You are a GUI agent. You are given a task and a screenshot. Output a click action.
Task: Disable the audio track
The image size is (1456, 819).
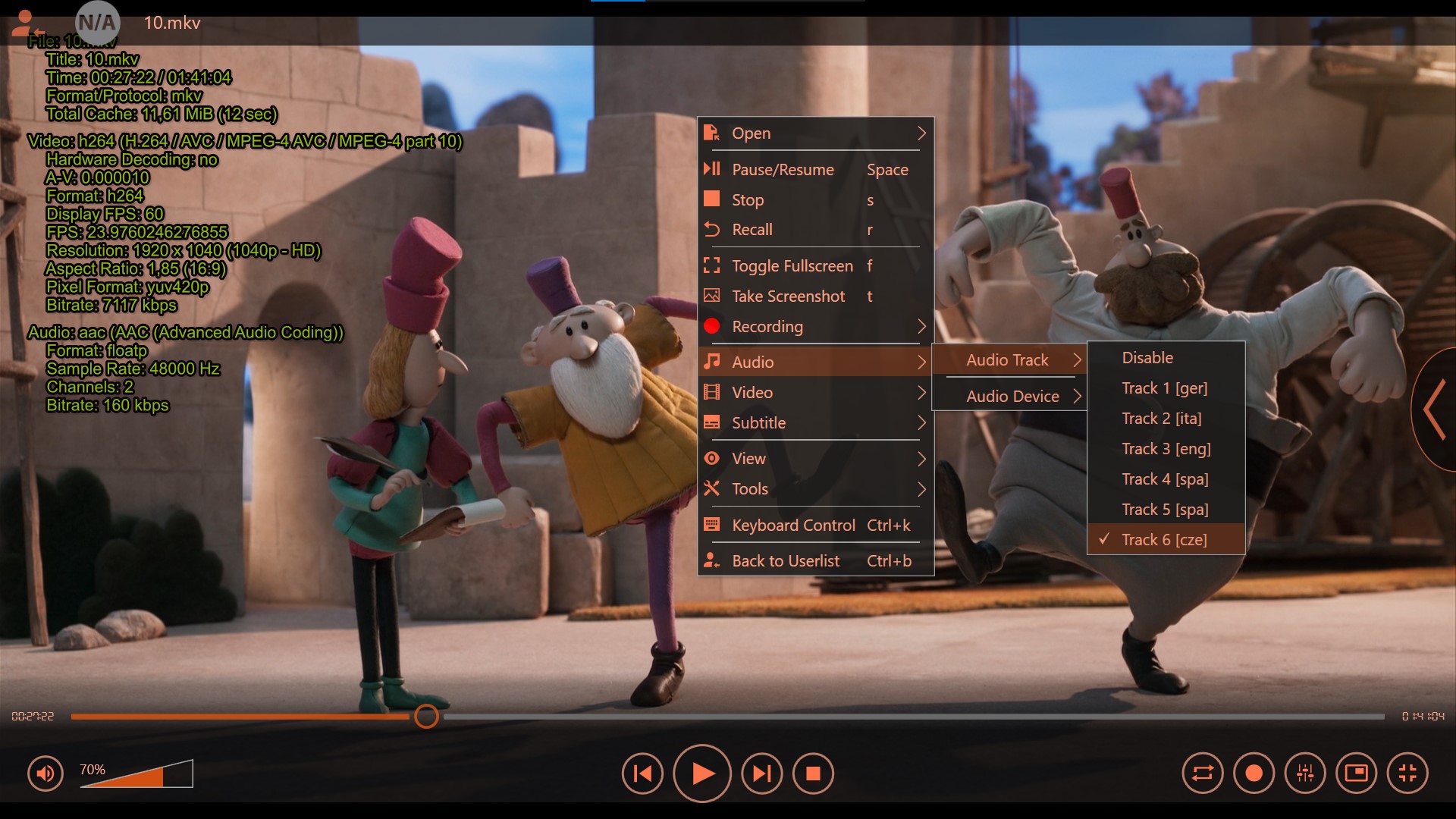click(1147, 358)
